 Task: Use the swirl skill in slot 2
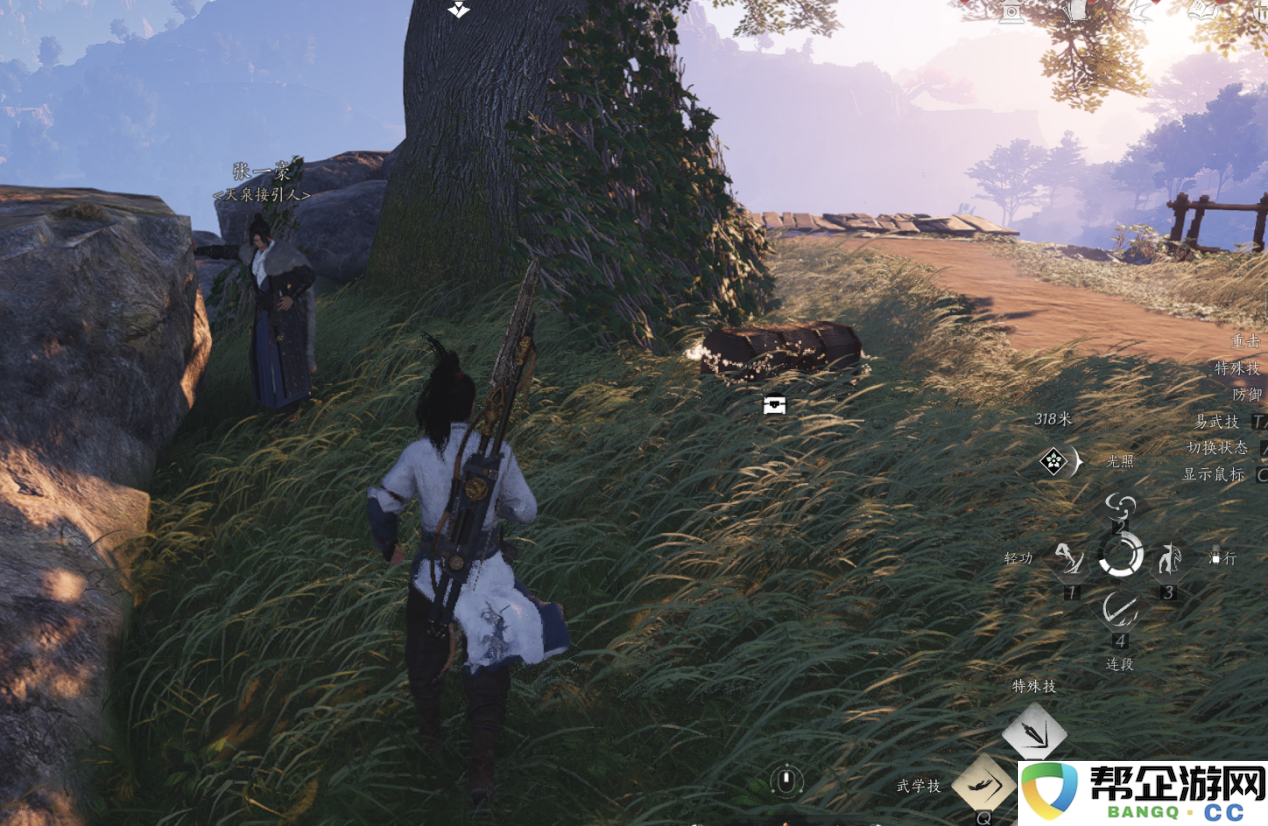coord(1121,506)
